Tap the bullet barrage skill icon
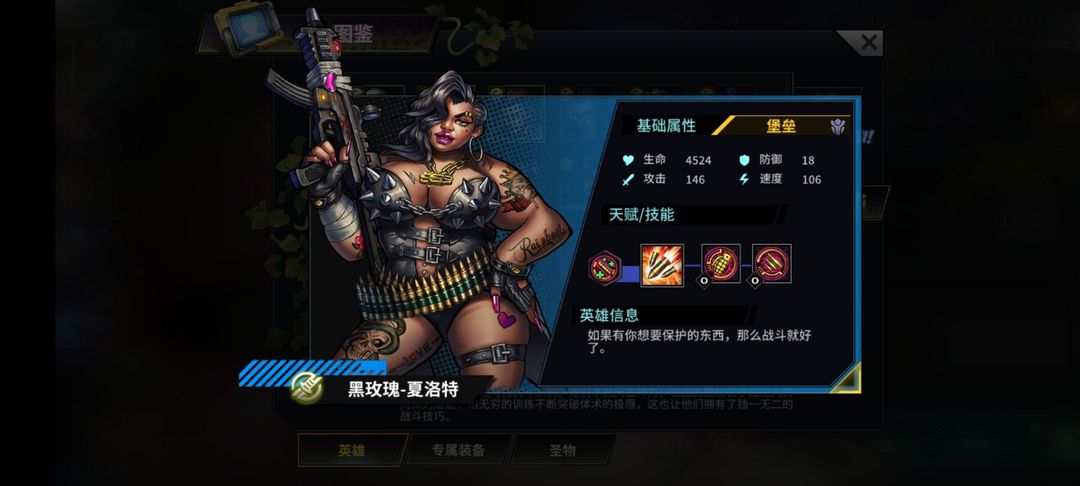Viewport: 1080px width, 486px height. (662, 265)
